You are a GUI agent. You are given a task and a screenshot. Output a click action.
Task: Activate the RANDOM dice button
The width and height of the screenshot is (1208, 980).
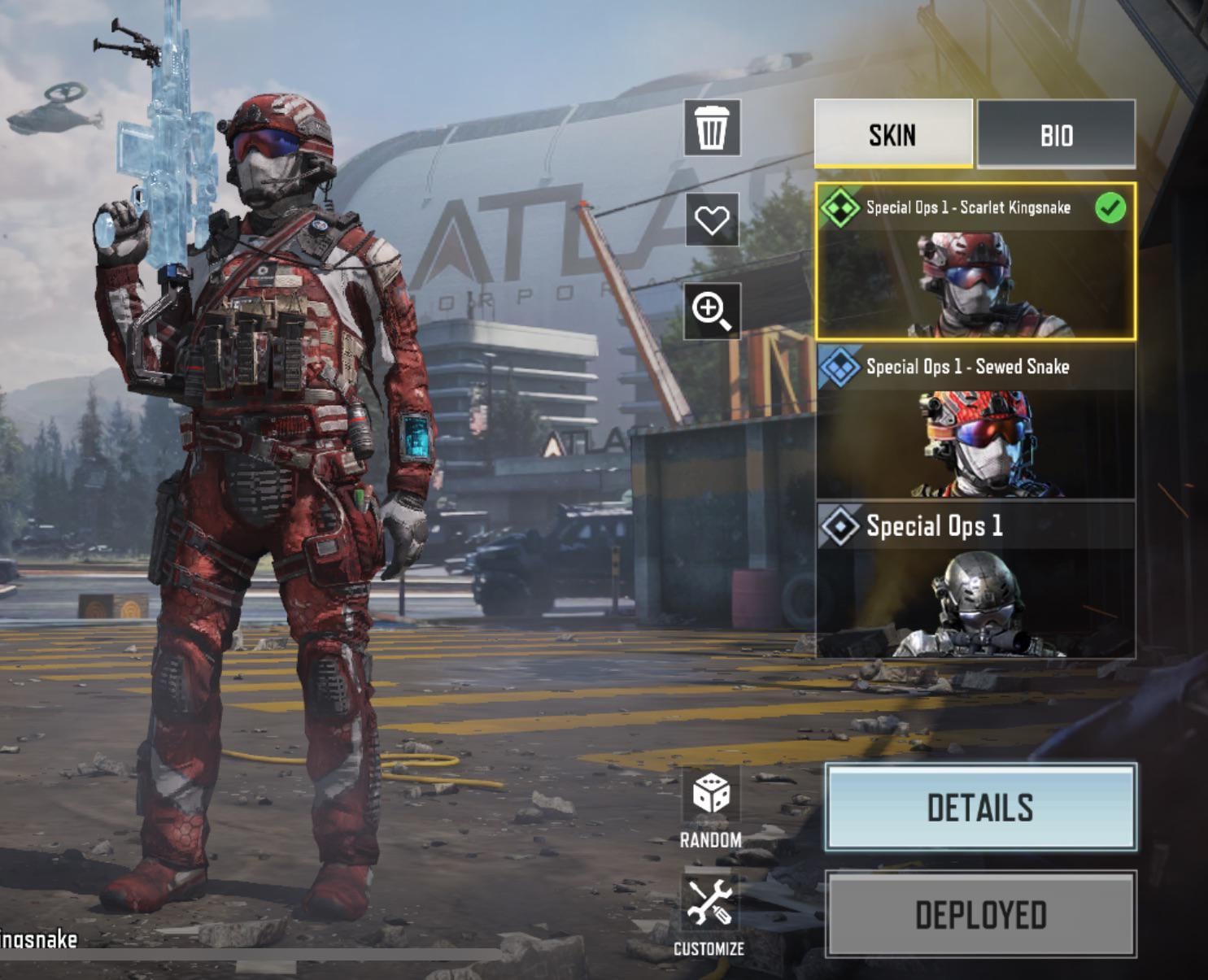(x=710, y=807)
